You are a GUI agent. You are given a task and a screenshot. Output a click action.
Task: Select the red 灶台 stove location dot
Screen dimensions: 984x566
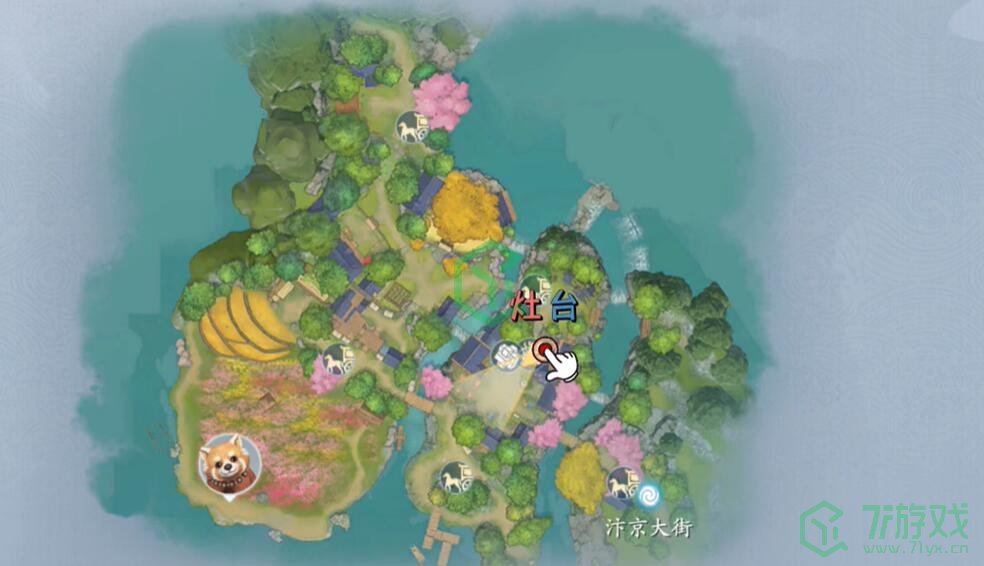click(x=545, y=350)
